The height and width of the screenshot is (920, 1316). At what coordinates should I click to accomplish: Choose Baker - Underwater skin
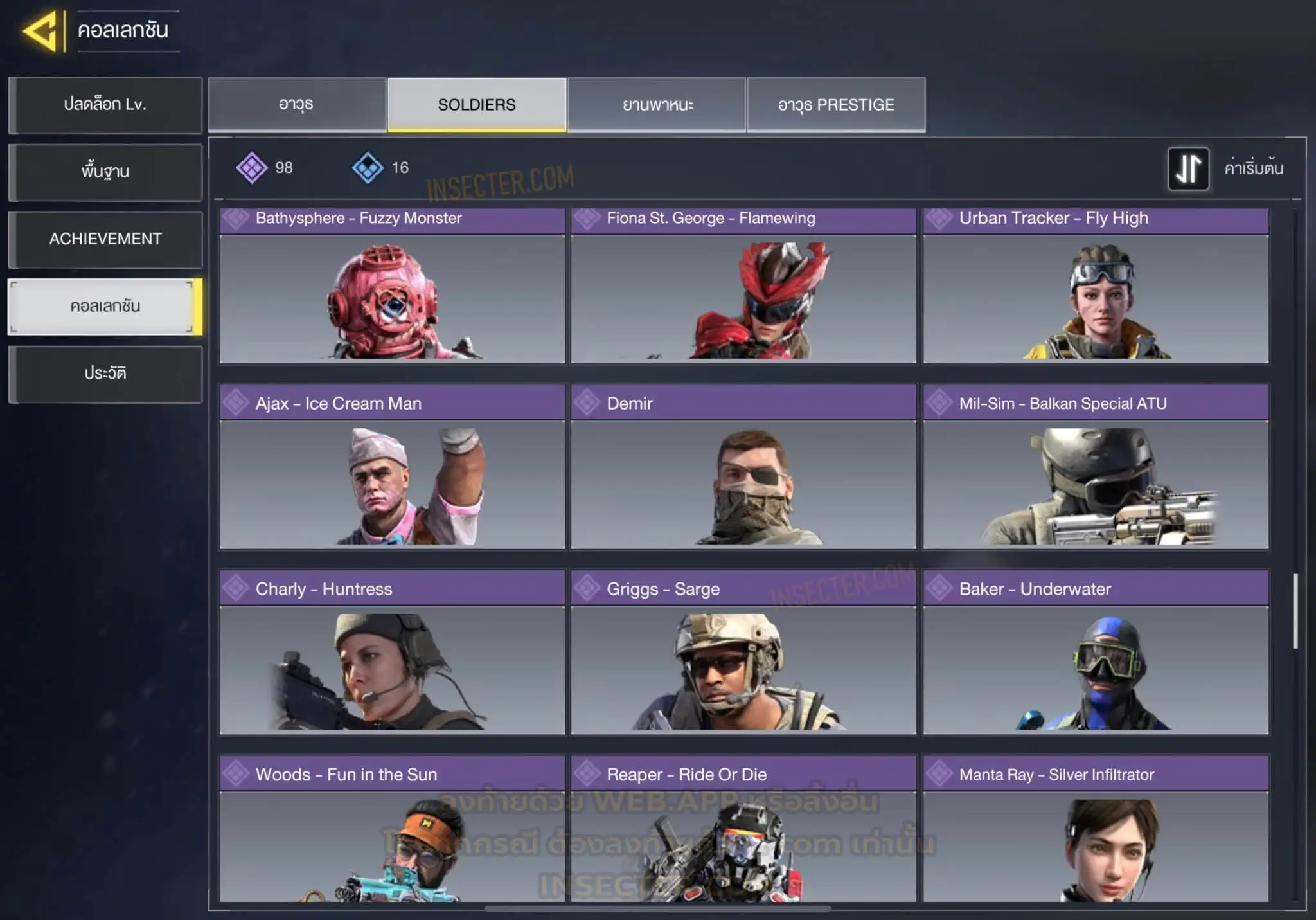coord(1096,653)
